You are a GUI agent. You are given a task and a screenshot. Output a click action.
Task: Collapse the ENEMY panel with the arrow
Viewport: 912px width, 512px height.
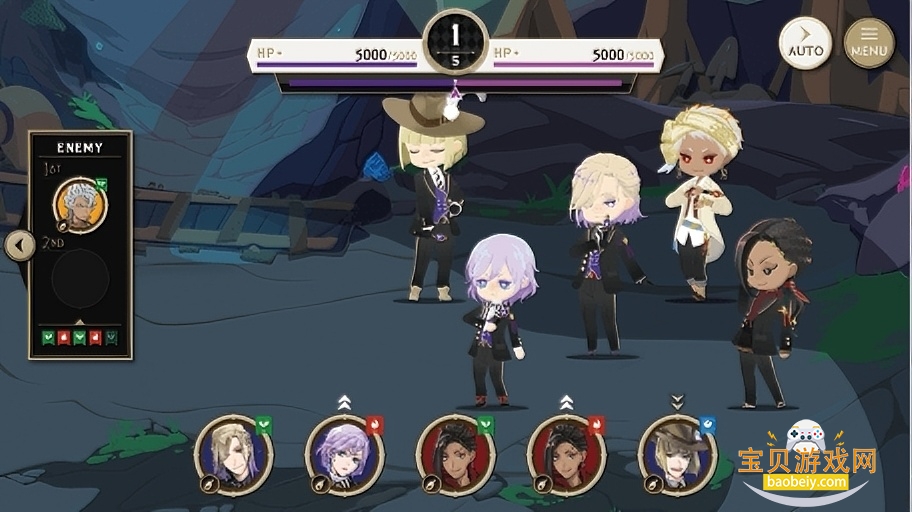(19, 245)
